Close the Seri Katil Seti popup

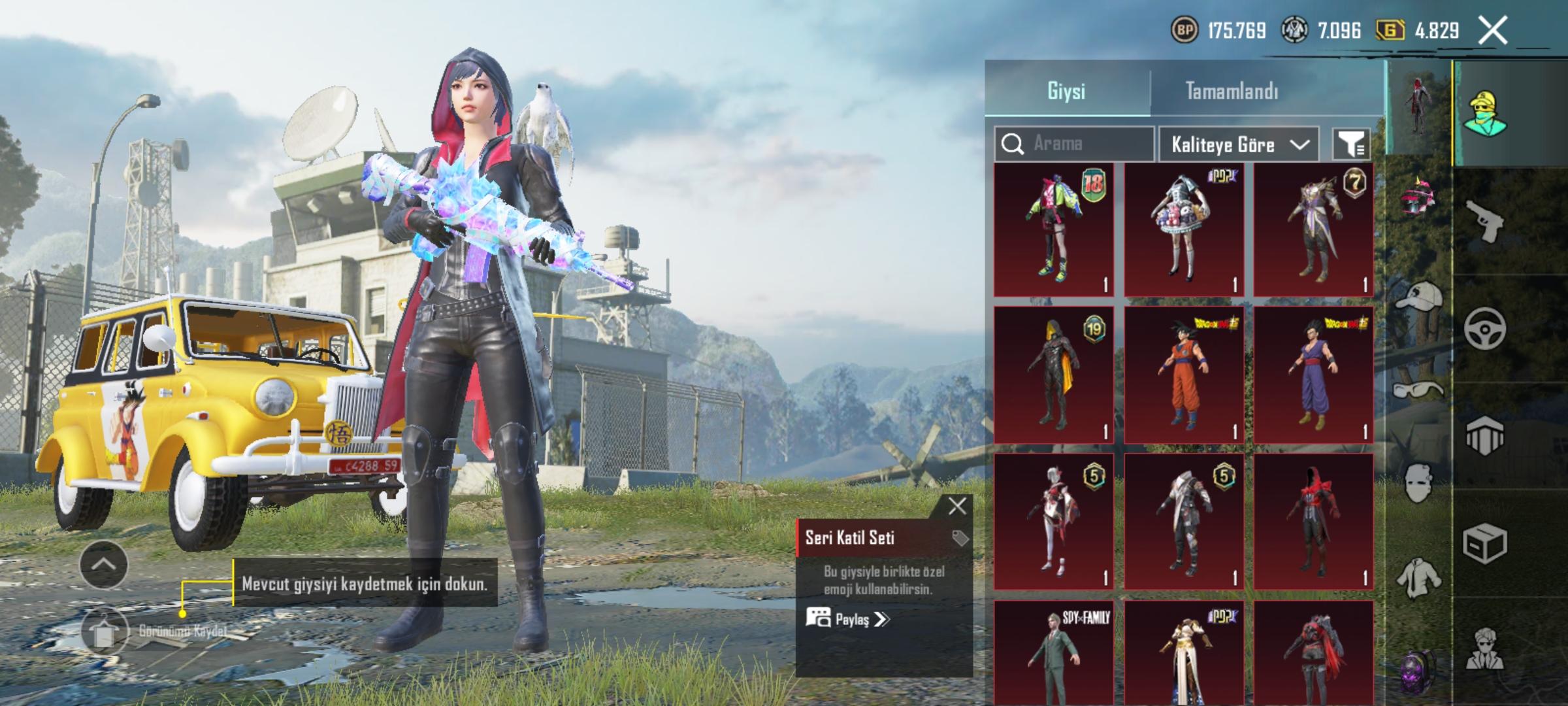[x=957, y=506]
